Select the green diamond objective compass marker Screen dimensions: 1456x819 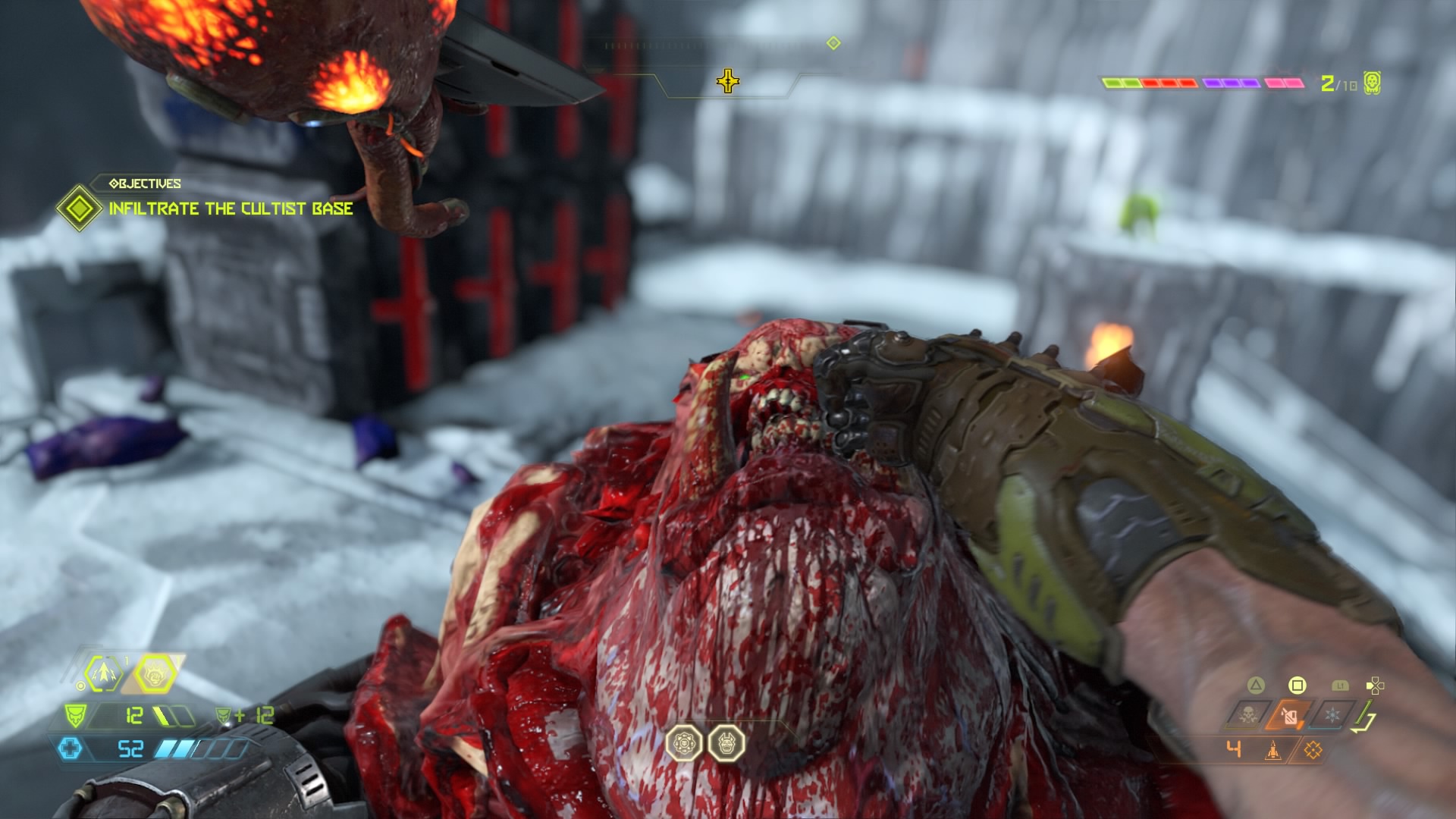(833, 43)
